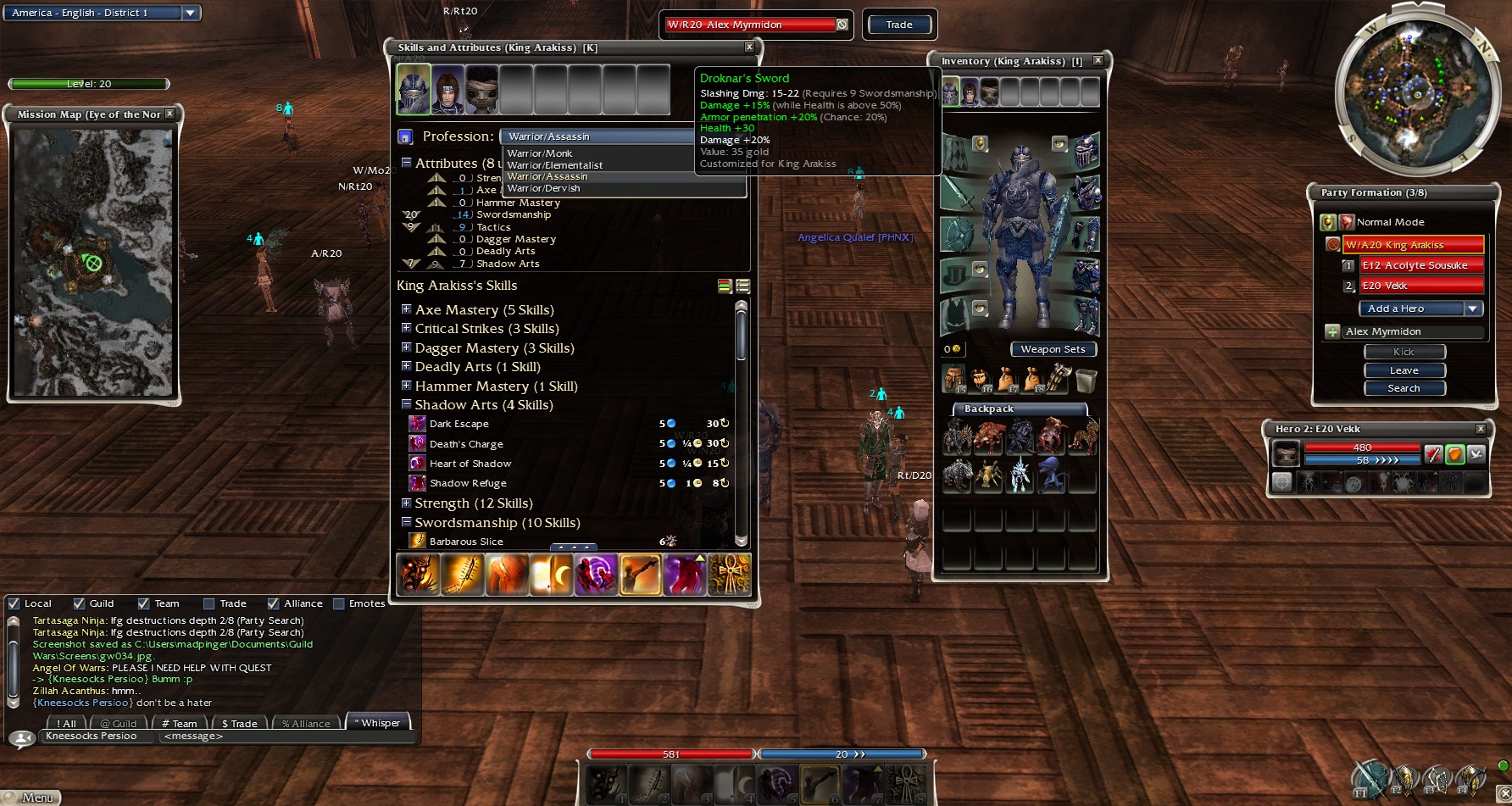Expand the Axe Mastery skill group
The width and height of the screenshot is (1512, 806).
click(407, 309)
